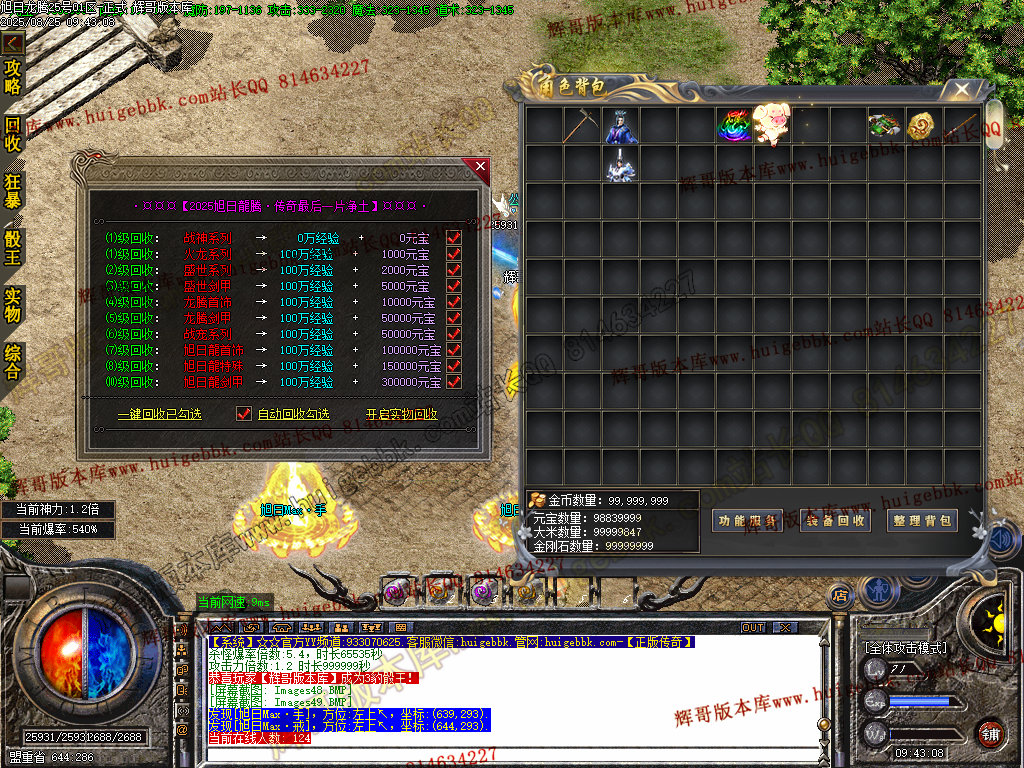
Task: Open the 散王 side menu entry
Action: point(13,246)
